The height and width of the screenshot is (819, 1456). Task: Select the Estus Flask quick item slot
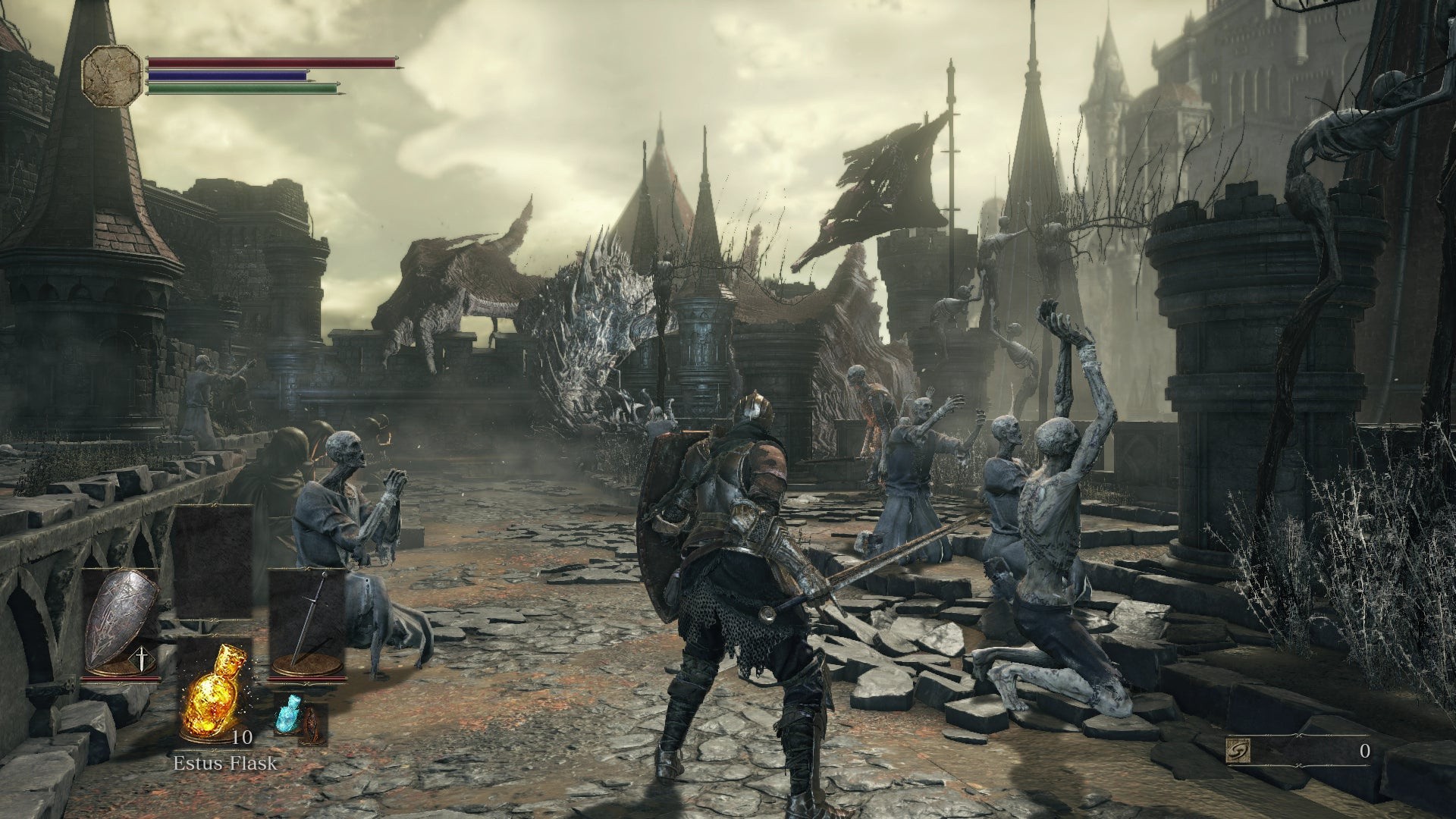coord(214,692)
